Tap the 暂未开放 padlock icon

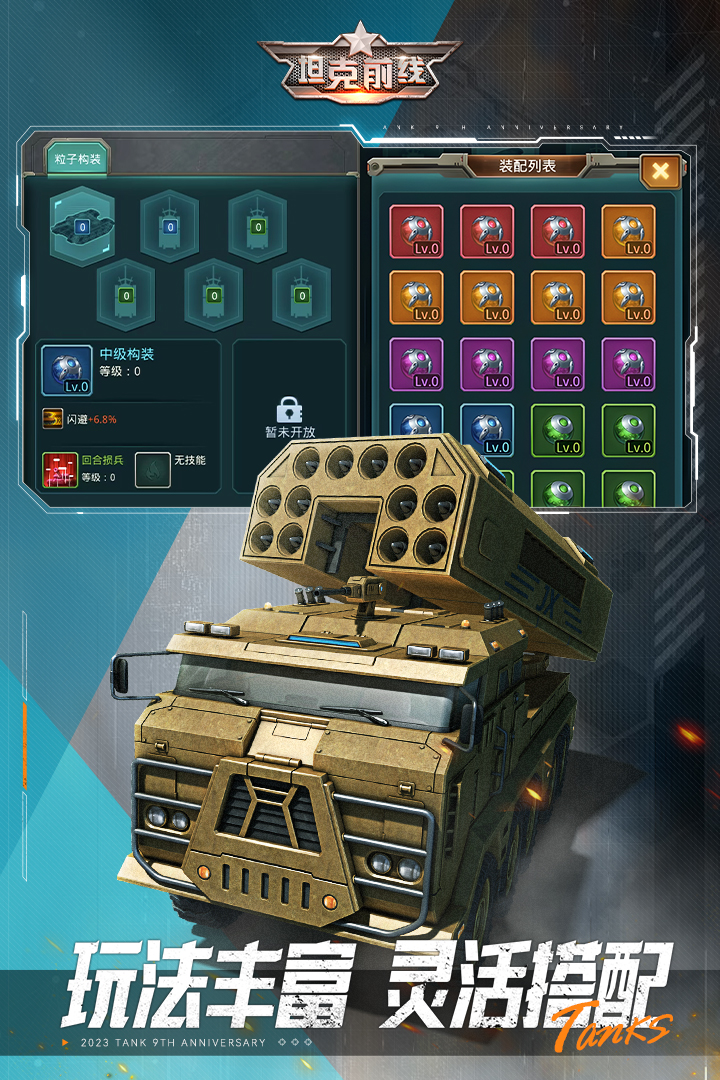[x=289, y=410]
